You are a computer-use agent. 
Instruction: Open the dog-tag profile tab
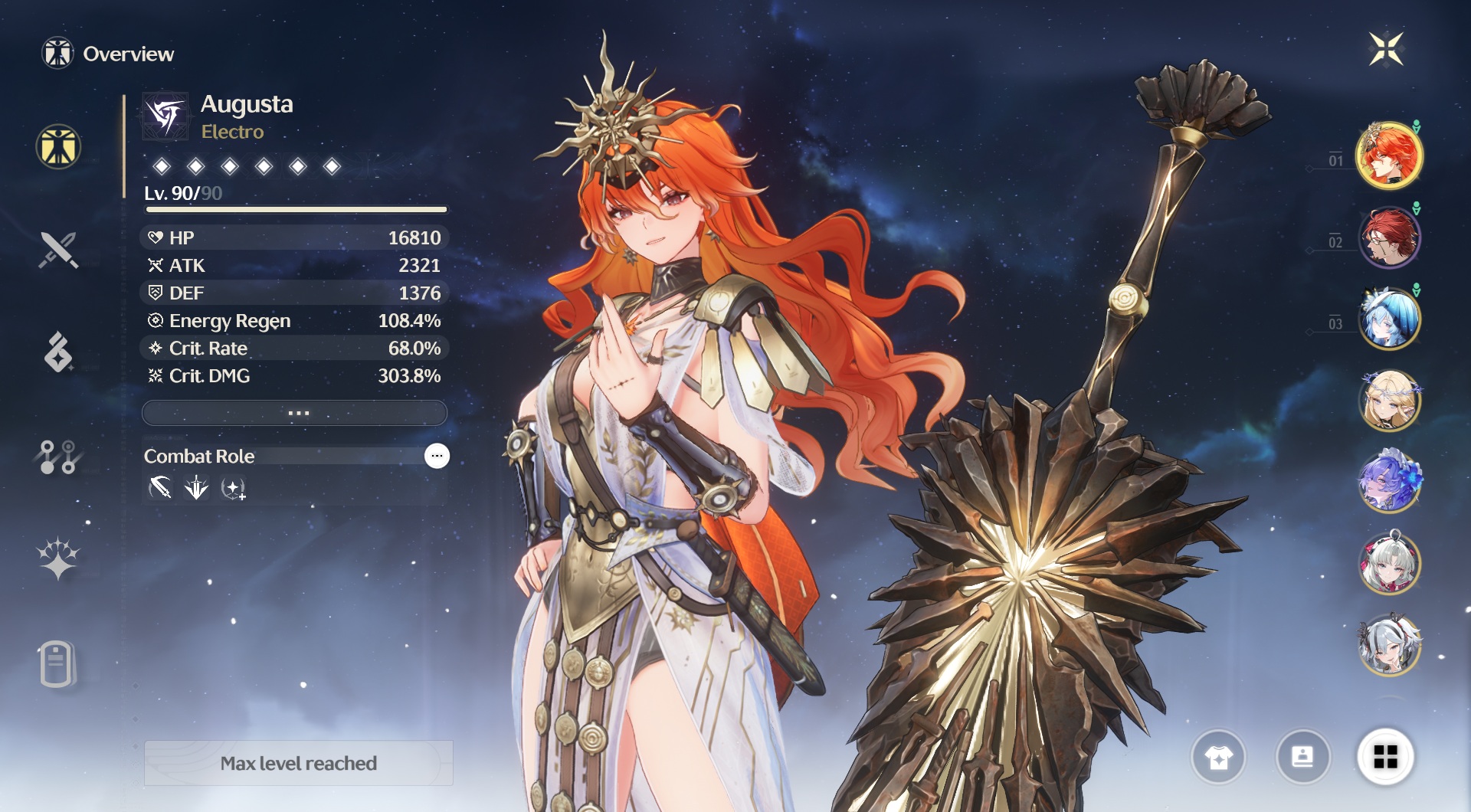pyautogui.click(x=57, y=663)
